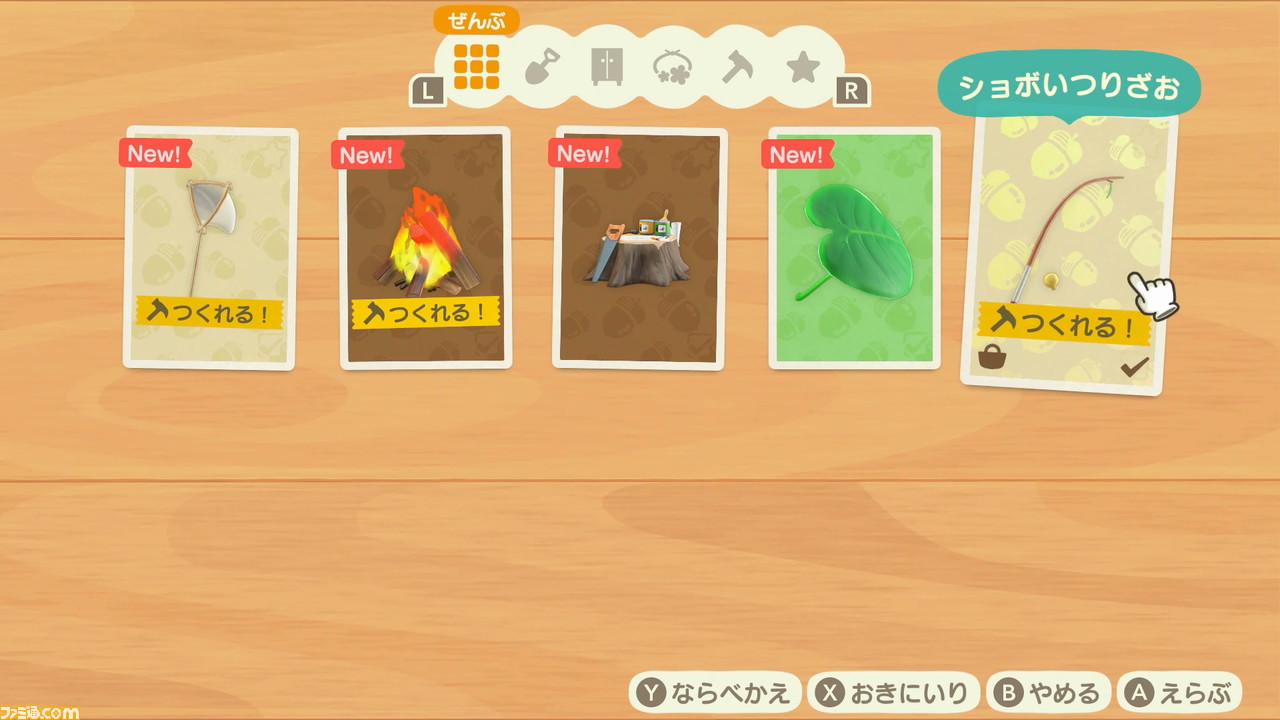Screen dimensions: 1280x720
Task: Select the tree-stump workbench recipe card
Action: (x=638, y=248)
